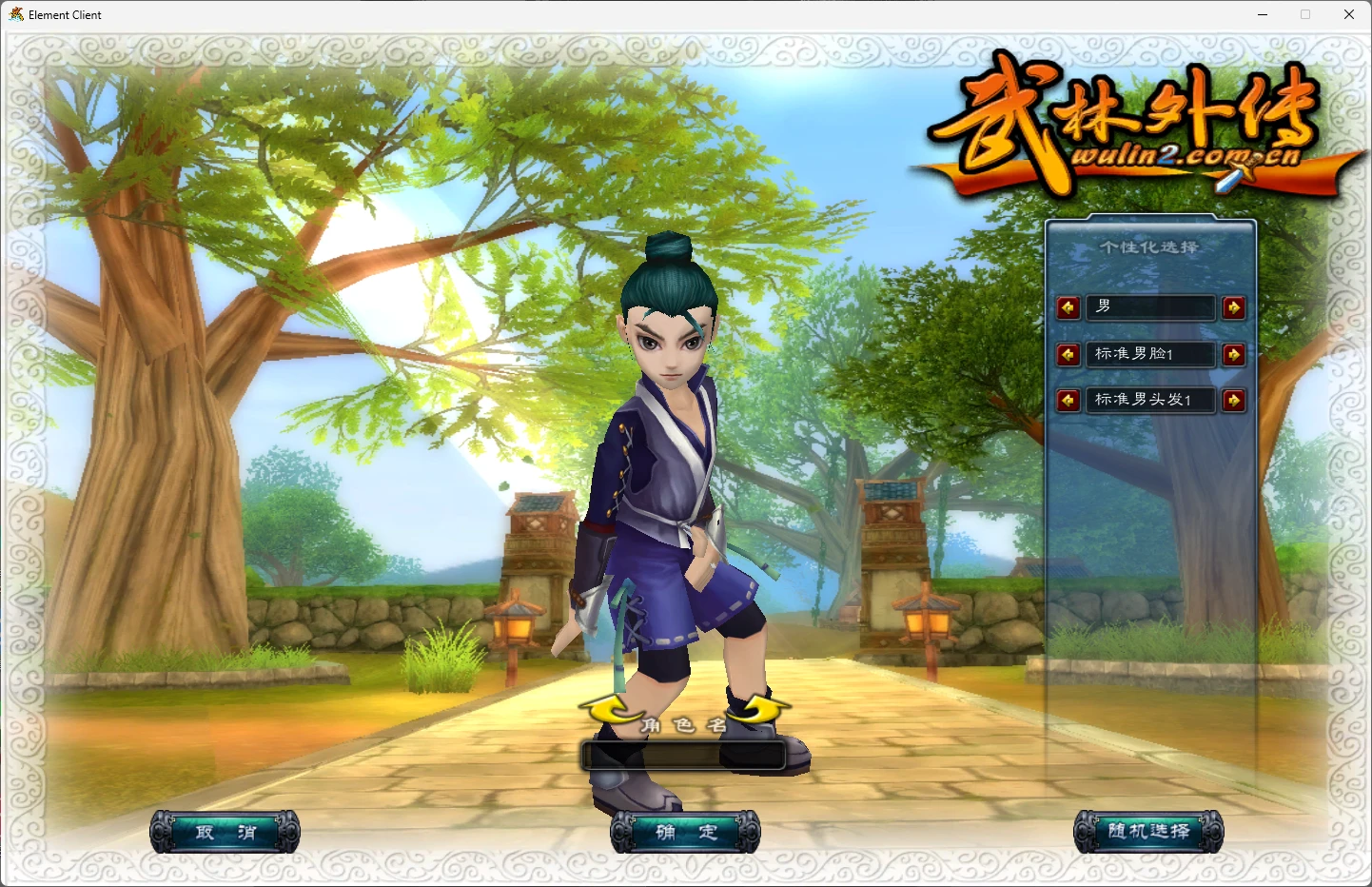Rotate character with right yellow curved arrow
This screenshot has height=887, width=1372.
[x=759, y=710]
